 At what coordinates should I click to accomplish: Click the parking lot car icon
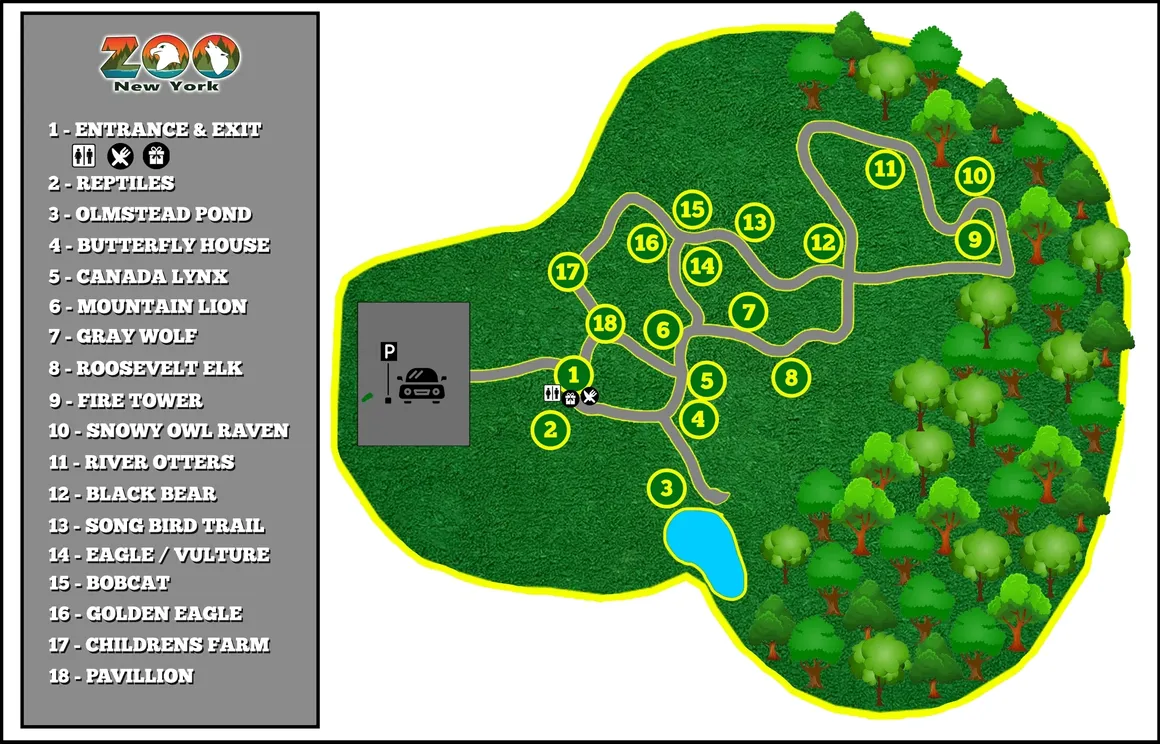coord(421,384)
